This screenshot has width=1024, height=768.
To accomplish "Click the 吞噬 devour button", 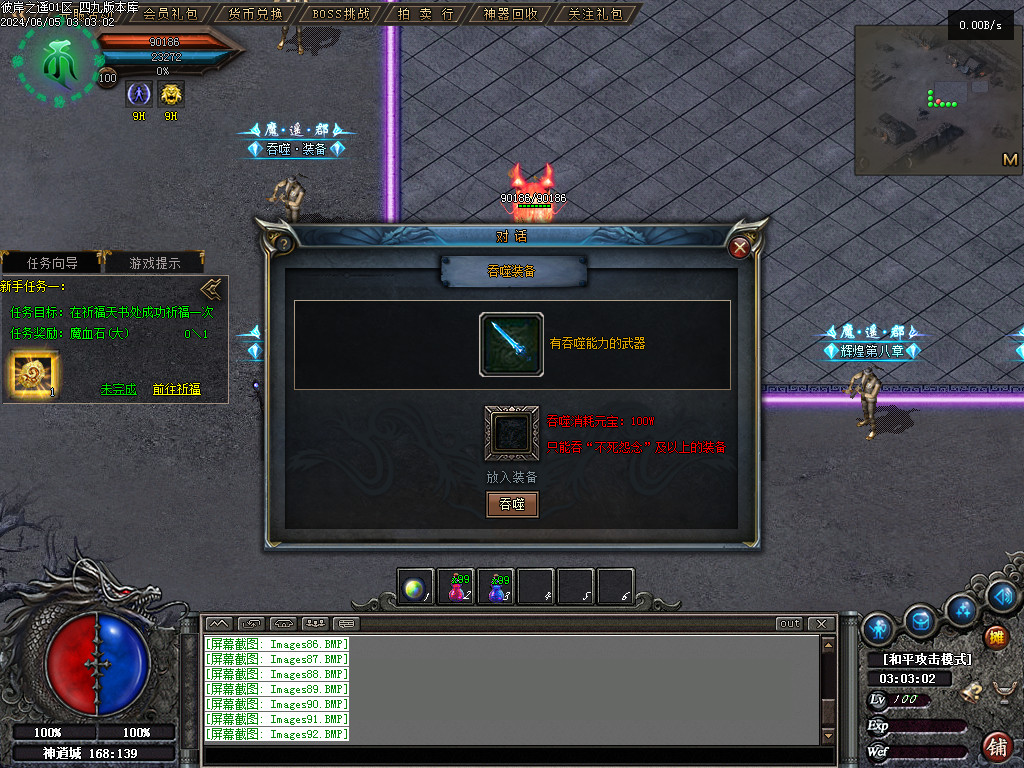I will click(512, 504).
